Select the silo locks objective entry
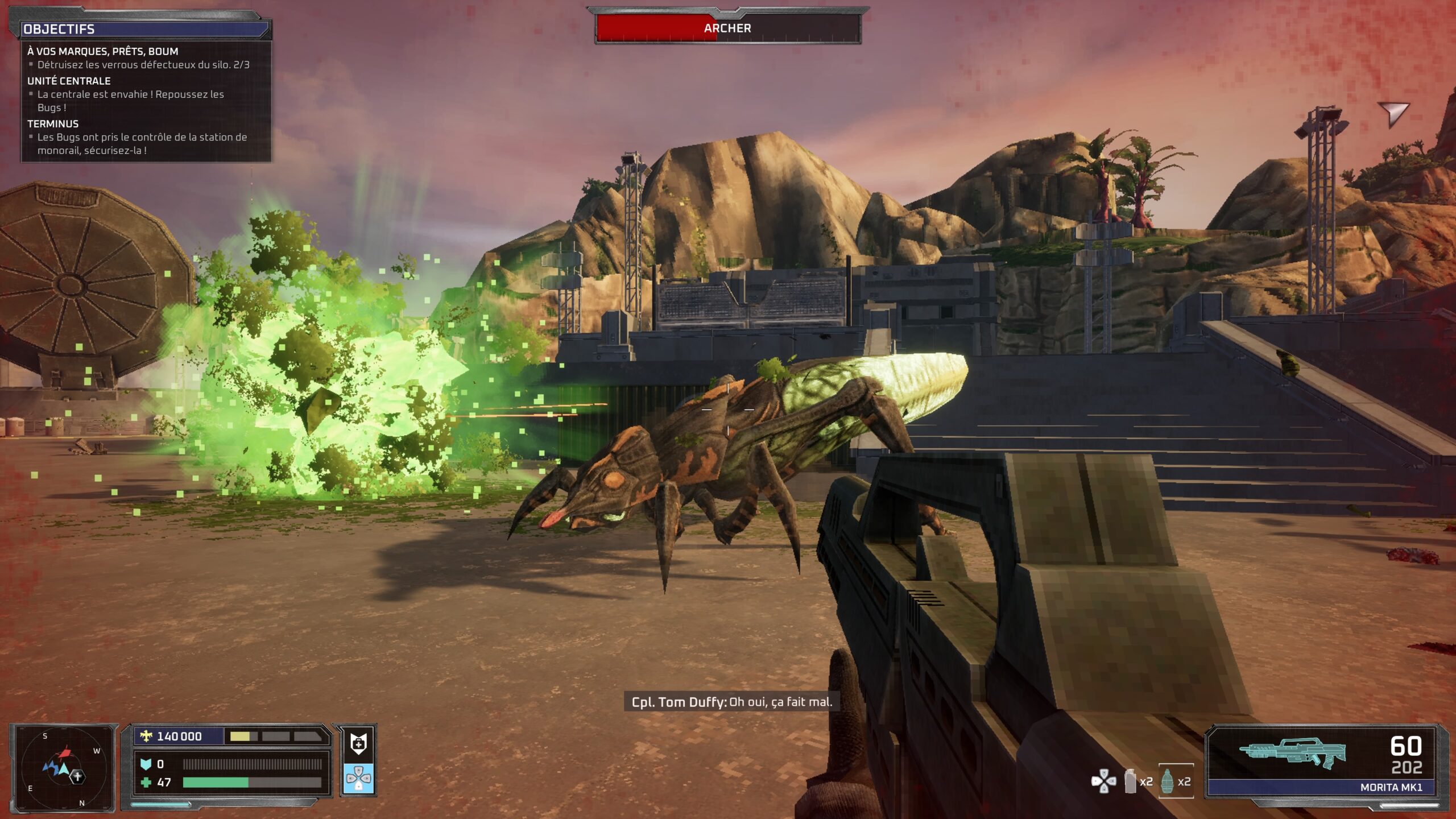The width and height of the screenshot is (1456, 819). pyautogui.click(x=143, y=65)
